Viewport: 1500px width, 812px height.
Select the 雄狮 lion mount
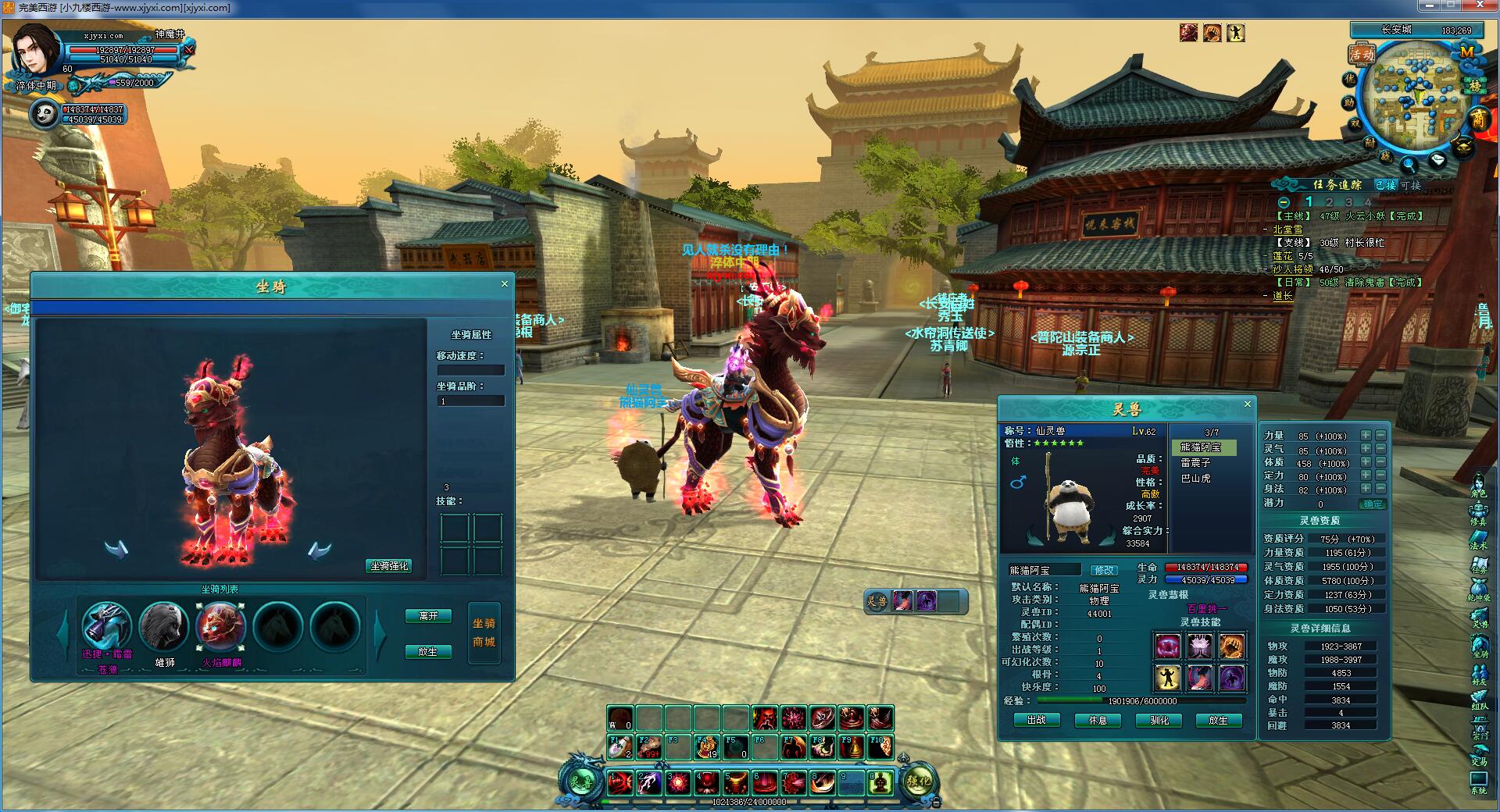point(164,626)
